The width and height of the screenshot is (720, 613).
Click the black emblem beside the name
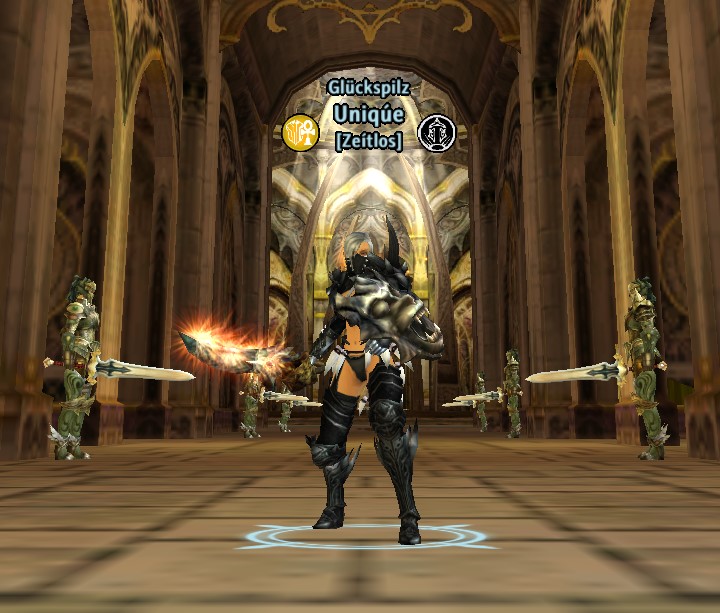pyautogui.click(x=436, y=131)
